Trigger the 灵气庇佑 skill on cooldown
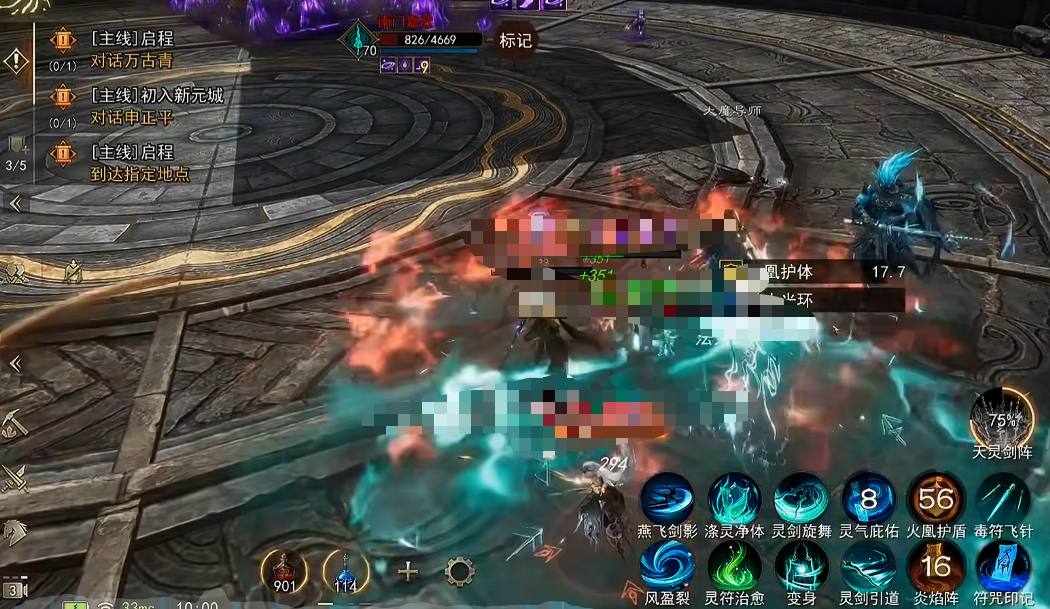The width and height of the screenshot is (1050, 609). point(868,498)
